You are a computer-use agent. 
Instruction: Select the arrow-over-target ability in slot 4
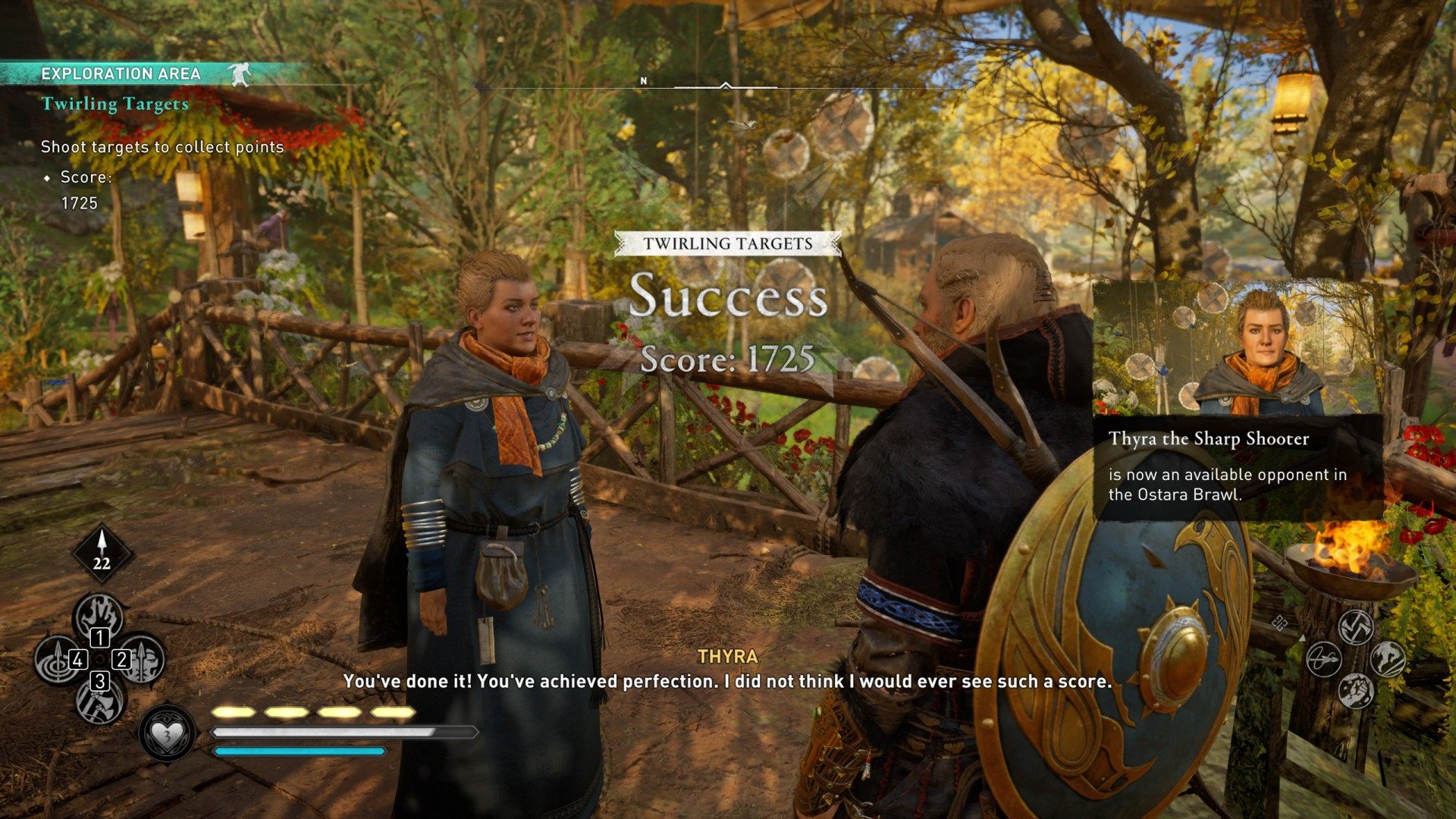pyautogui.click(x=57, y=658)
